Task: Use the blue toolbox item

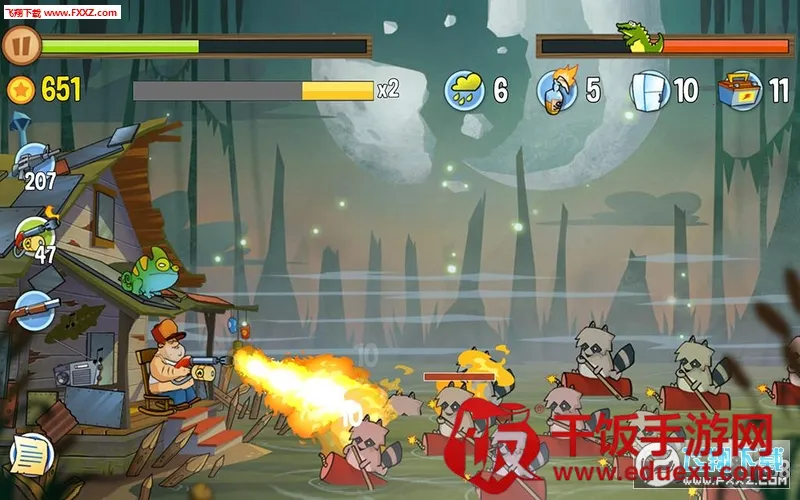Action: click(x=740, y=90)
